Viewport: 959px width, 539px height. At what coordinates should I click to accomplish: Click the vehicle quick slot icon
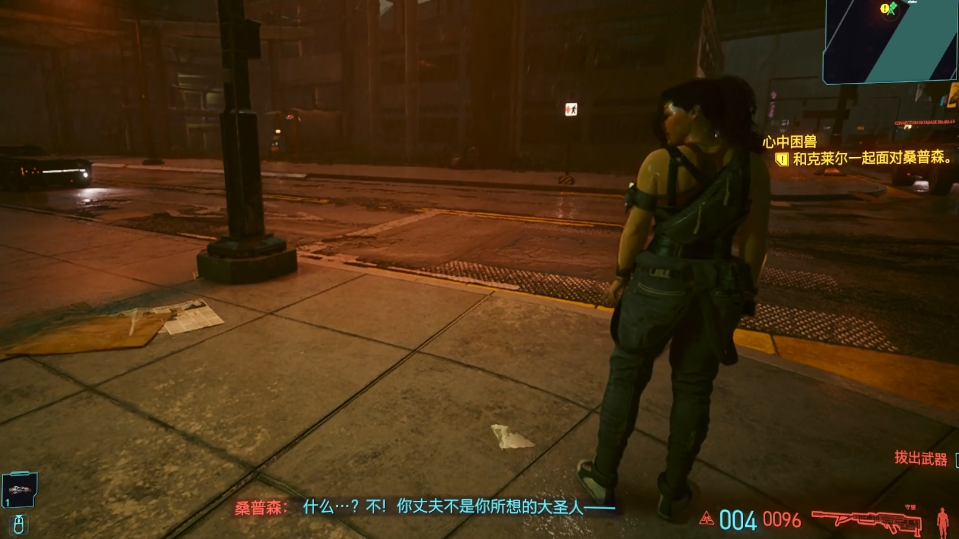(x=19, y=489)
